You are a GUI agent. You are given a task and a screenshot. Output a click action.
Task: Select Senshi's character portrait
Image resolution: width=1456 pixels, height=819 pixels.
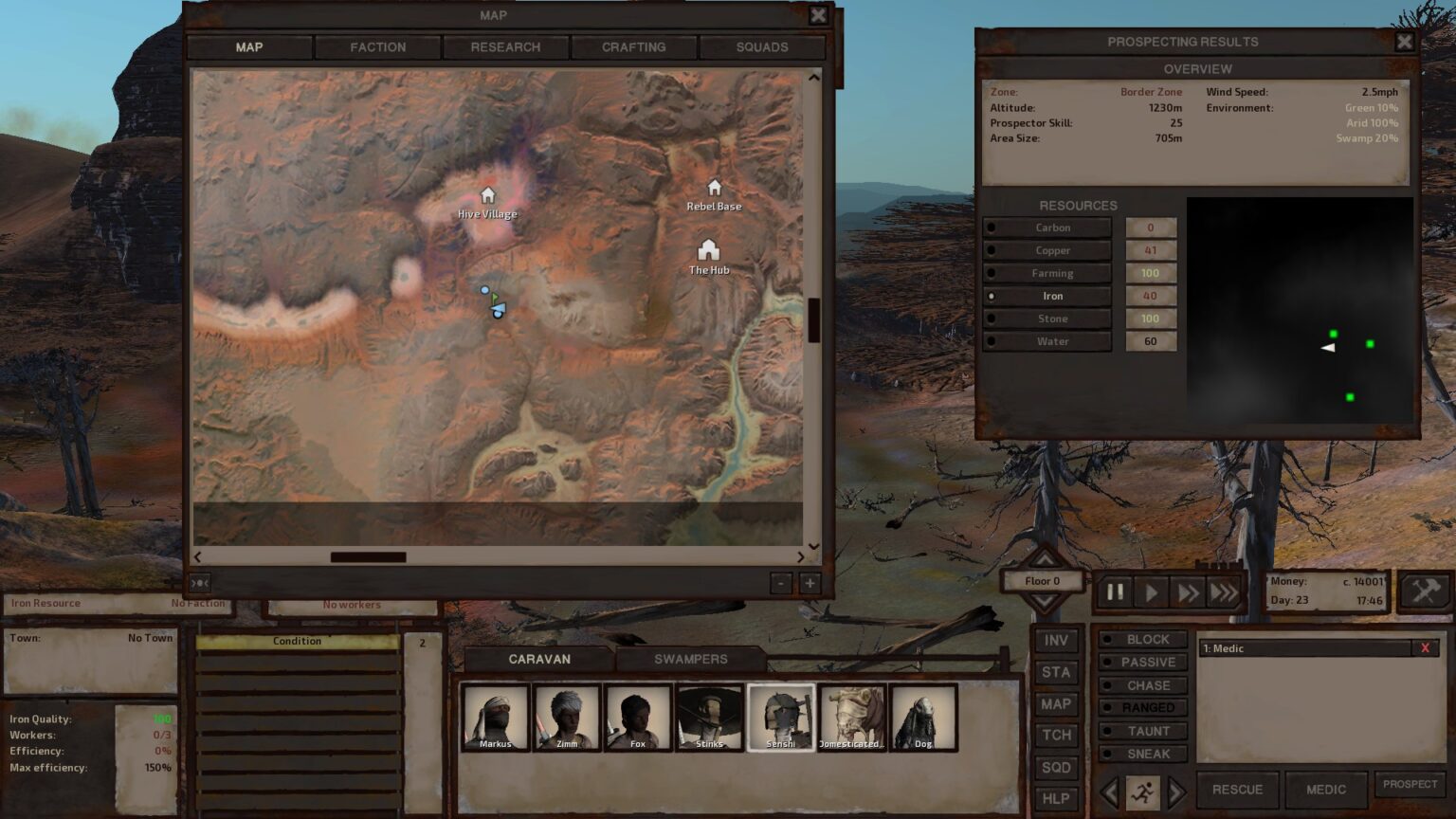tap(780, 716)
